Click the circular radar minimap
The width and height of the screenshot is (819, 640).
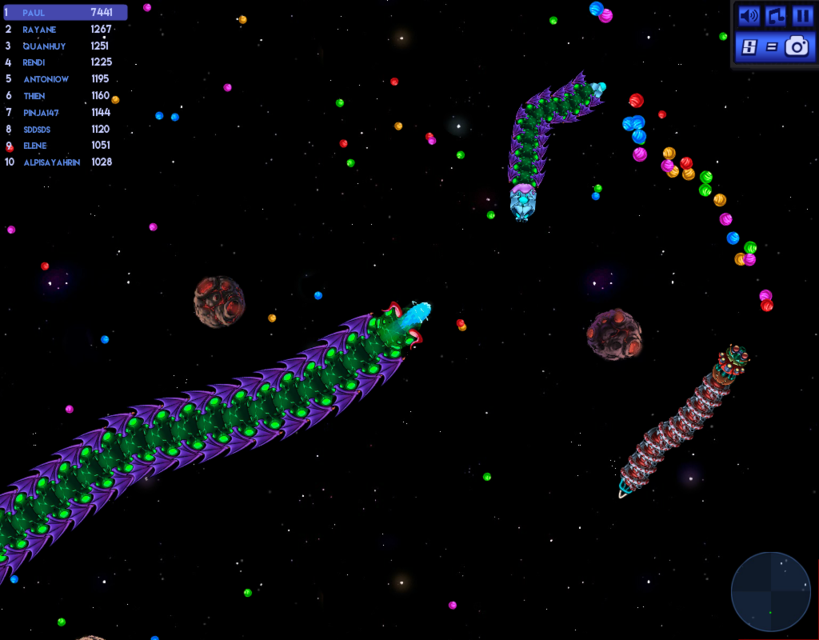pos(770,592)
